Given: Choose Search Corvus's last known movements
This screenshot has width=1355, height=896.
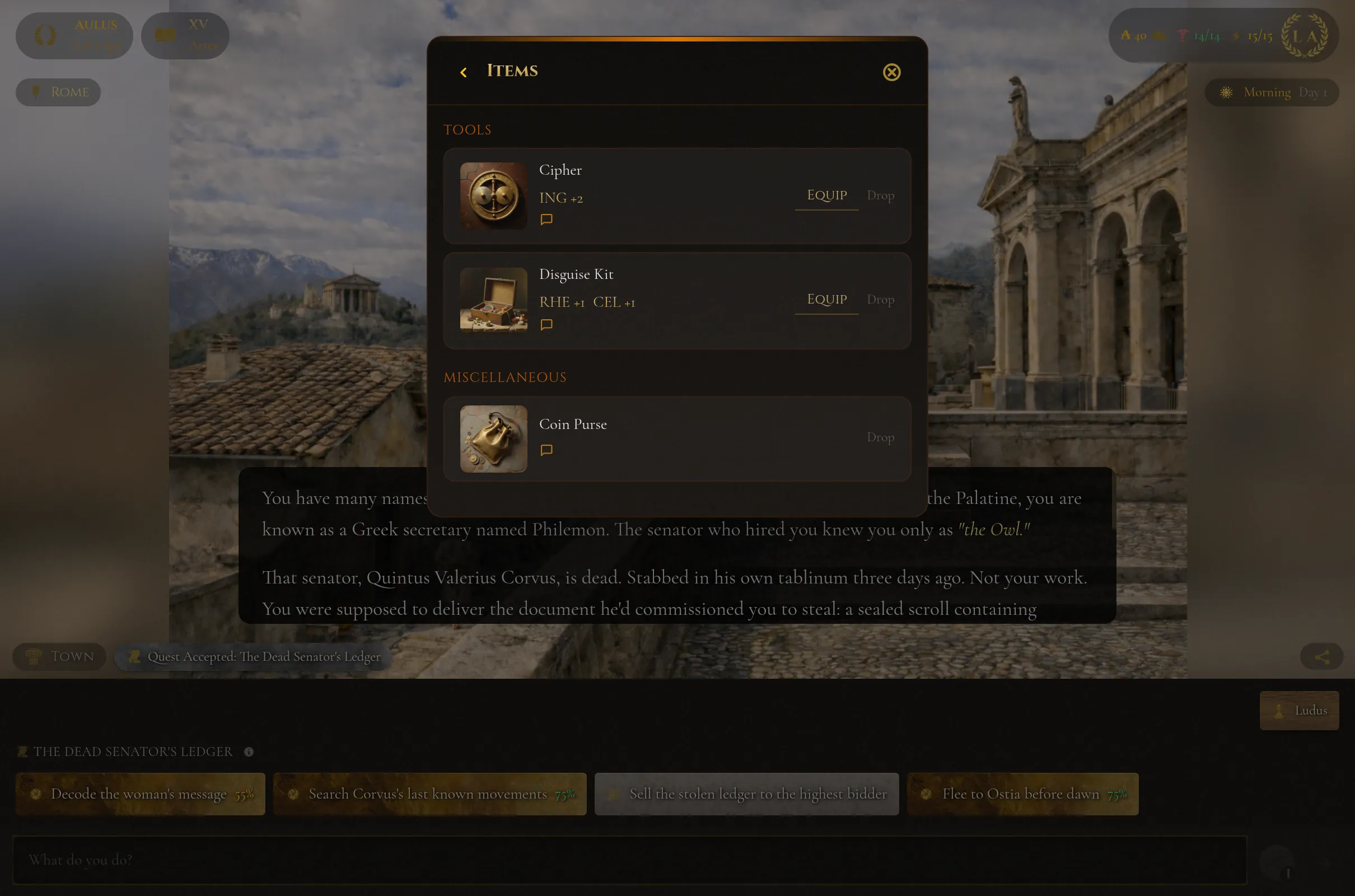Looking at the screenshot, I should (429, 794).
